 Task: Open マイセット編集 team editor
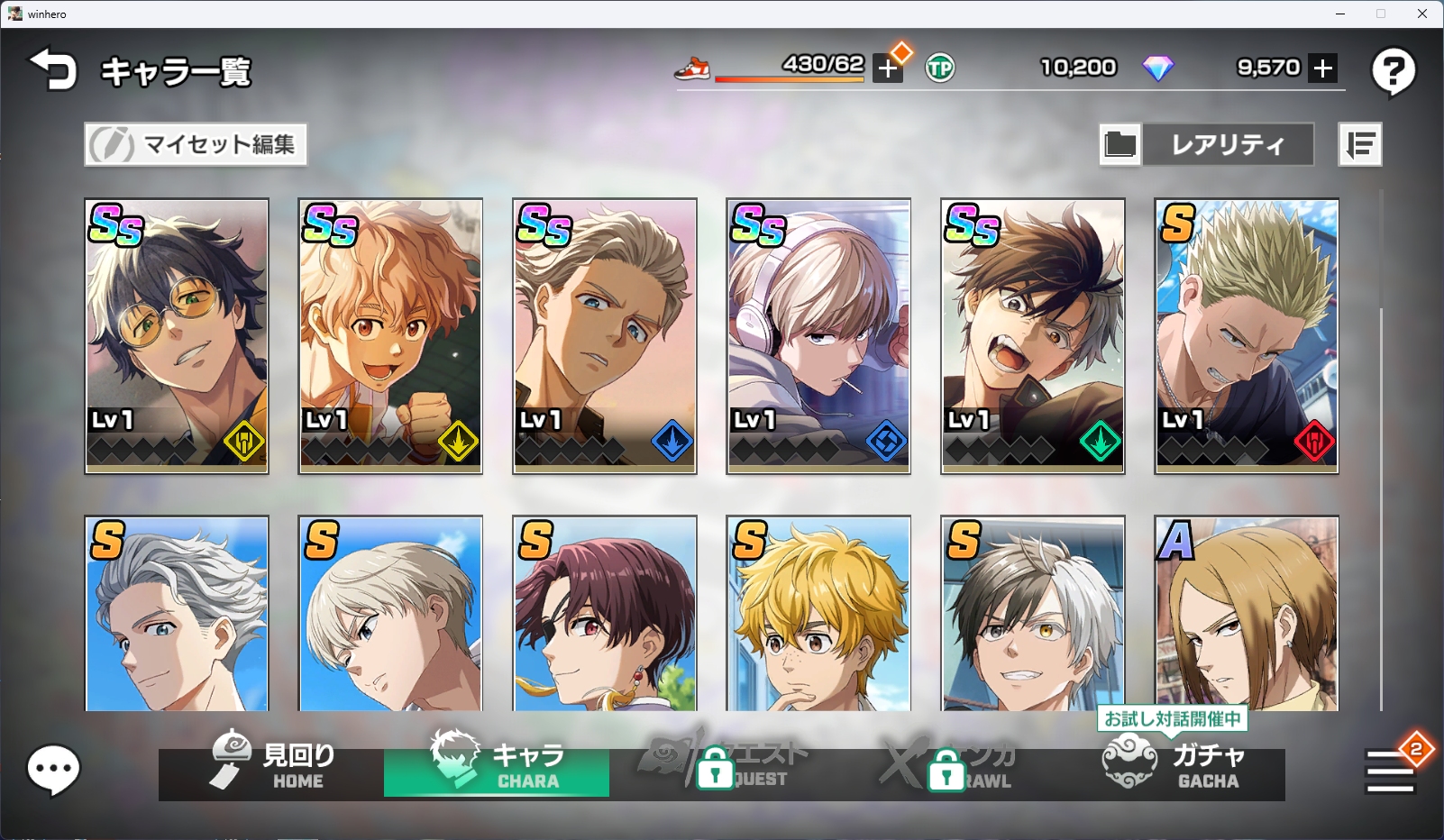tap(196, 144)
